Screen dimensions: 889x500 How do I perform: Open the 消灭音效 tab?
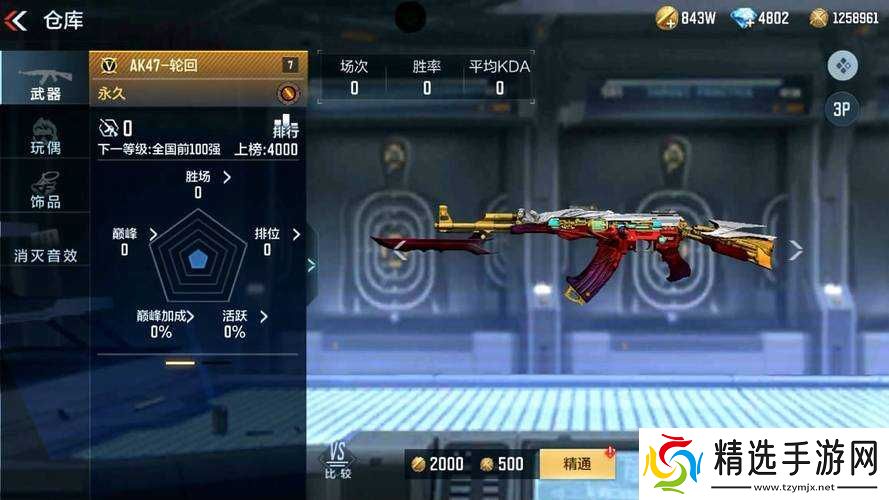[x=45, y=255]
